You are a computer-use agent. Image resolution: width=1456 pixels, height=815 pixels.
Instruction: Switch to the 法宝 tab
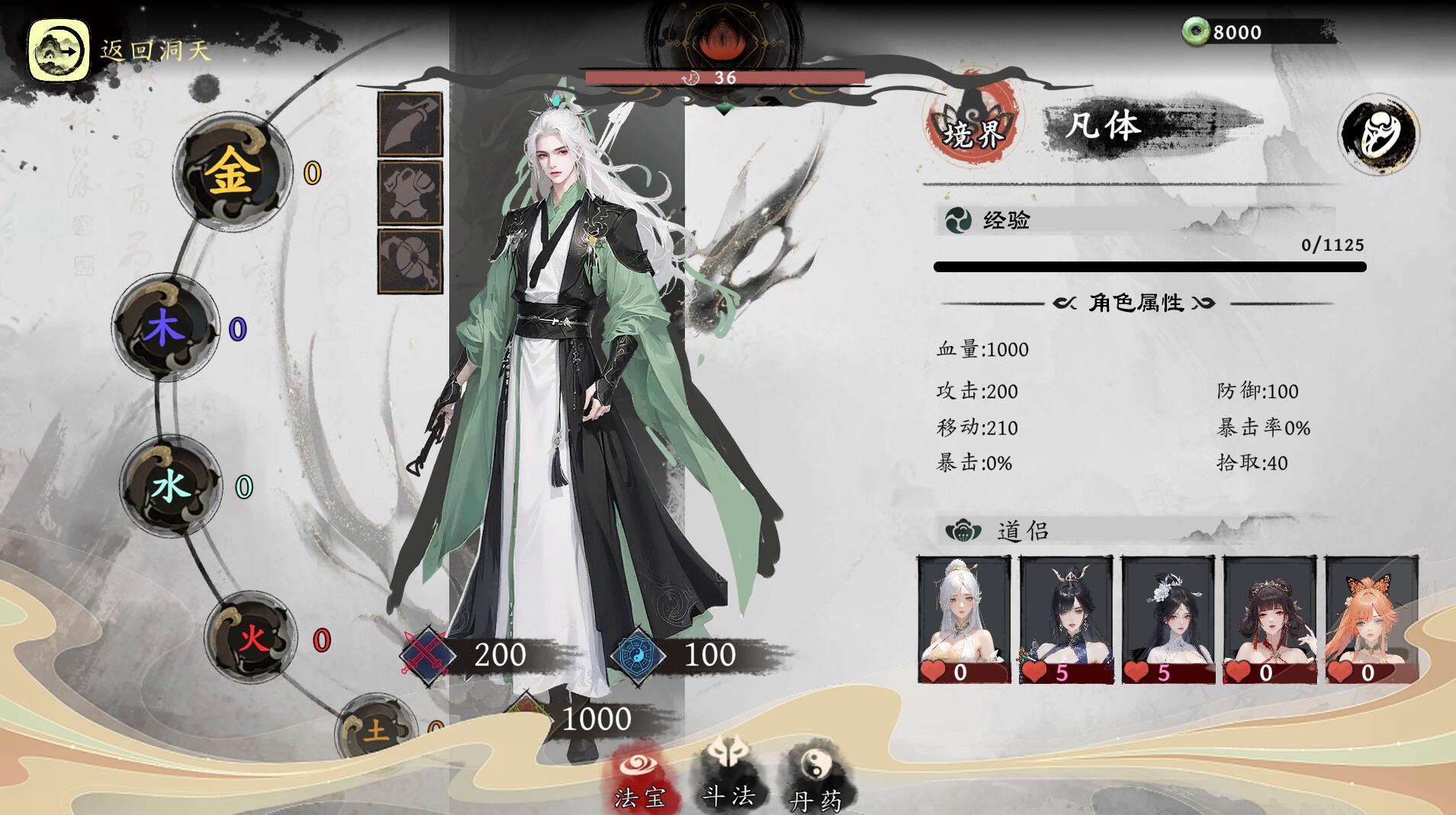pos(640,778)
